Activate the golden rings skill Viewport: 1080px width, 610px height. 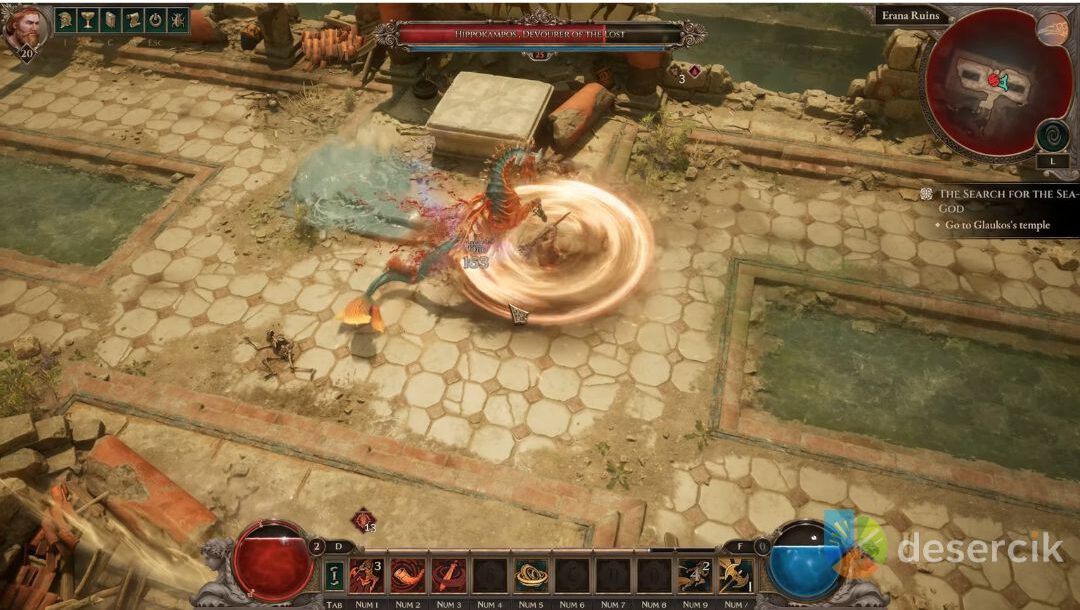tap(531, 575)
